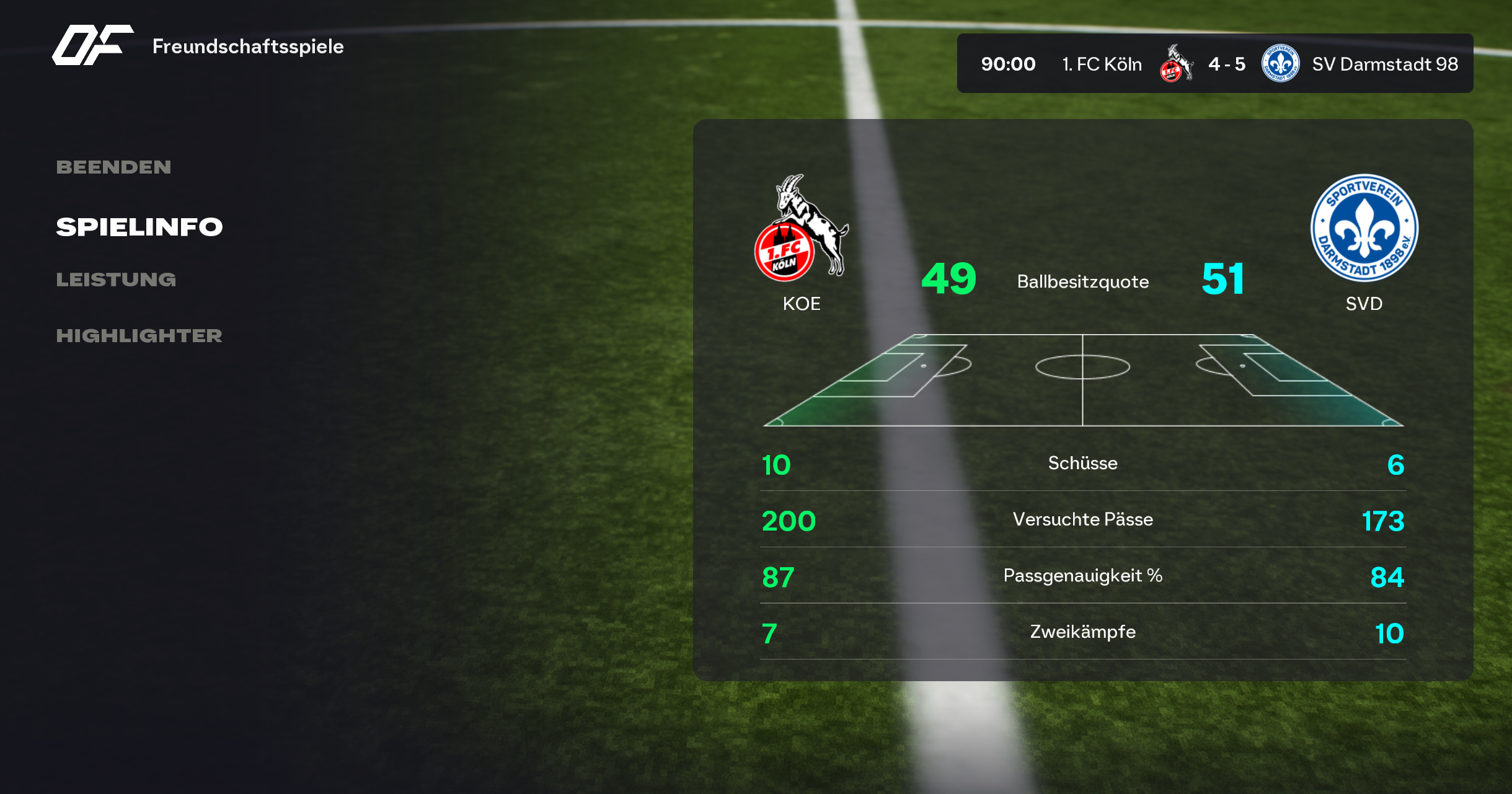The image size is (1512, 794).
Task: Switch to the LEISTUNG section
Action: point(116,280)
